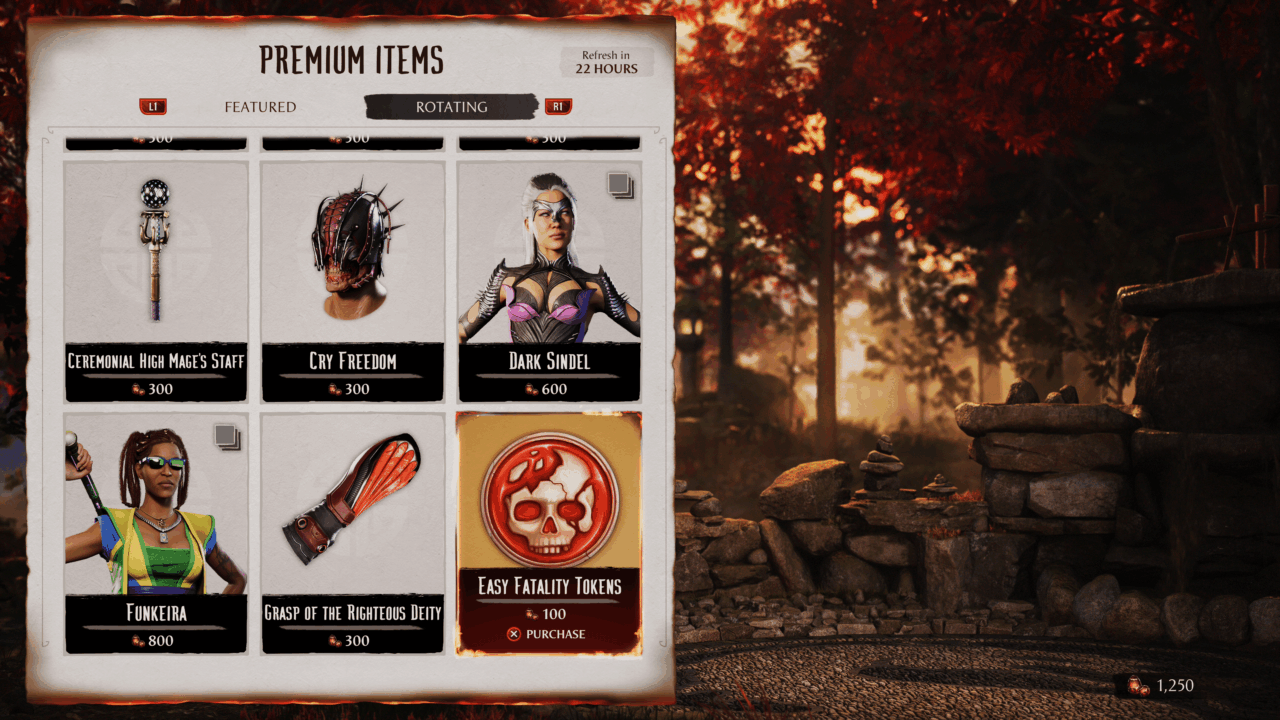1280x720 pixels.
Task: Select Grasp of the Righteous Deity gauntlet
Action: [352, 530]
